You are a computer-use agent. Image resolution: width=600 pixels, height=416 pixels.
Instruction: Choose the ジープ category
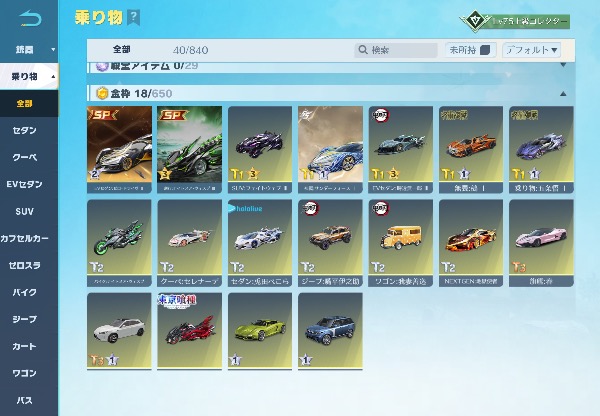[25, 320]
